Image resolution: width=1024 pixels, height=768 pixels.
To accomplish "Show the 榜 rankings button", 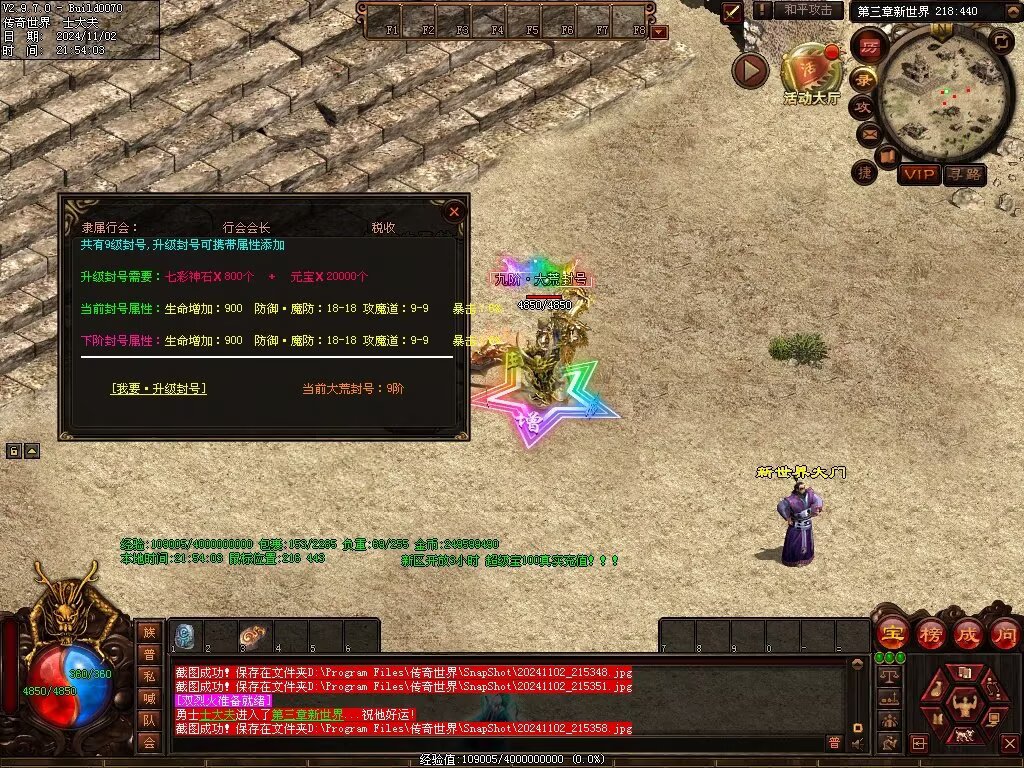I will [x=930, y=633].
